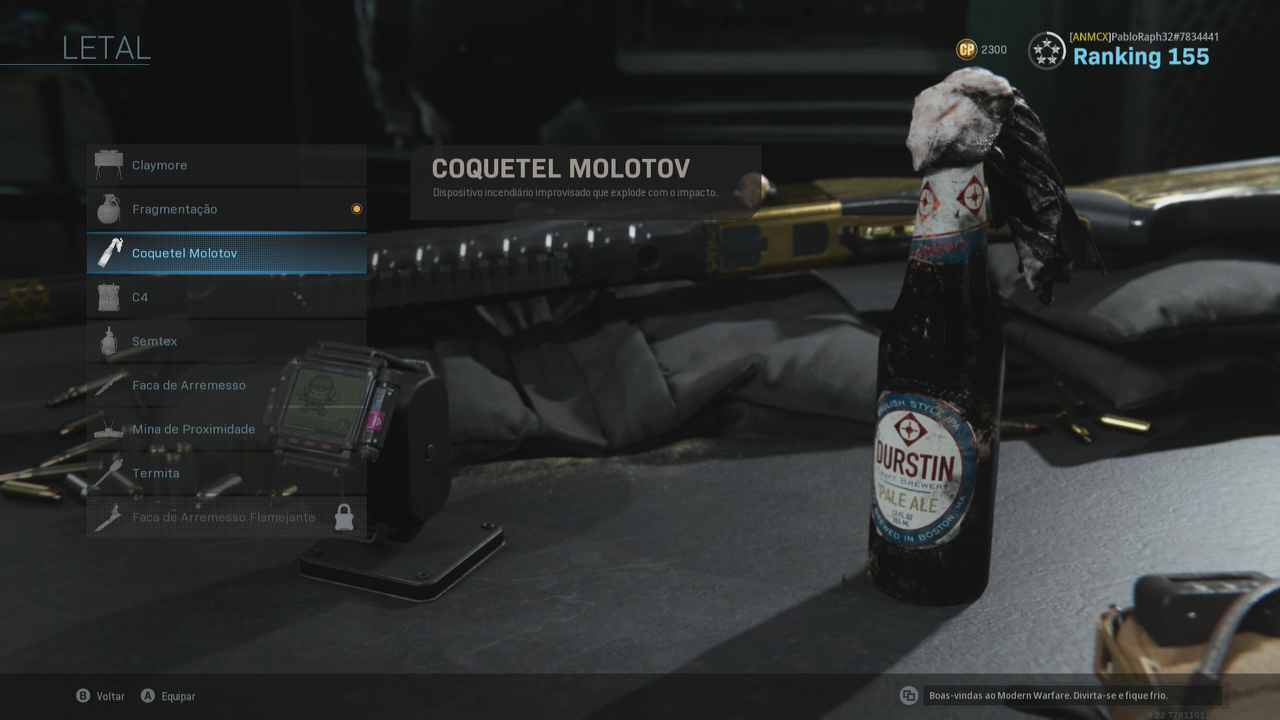Image resolution: width=1280 pixels, height=720 pixels.
Task: Equip the Coquetel Molotov option
Action: pyautogui.click(x=226, y=253)
